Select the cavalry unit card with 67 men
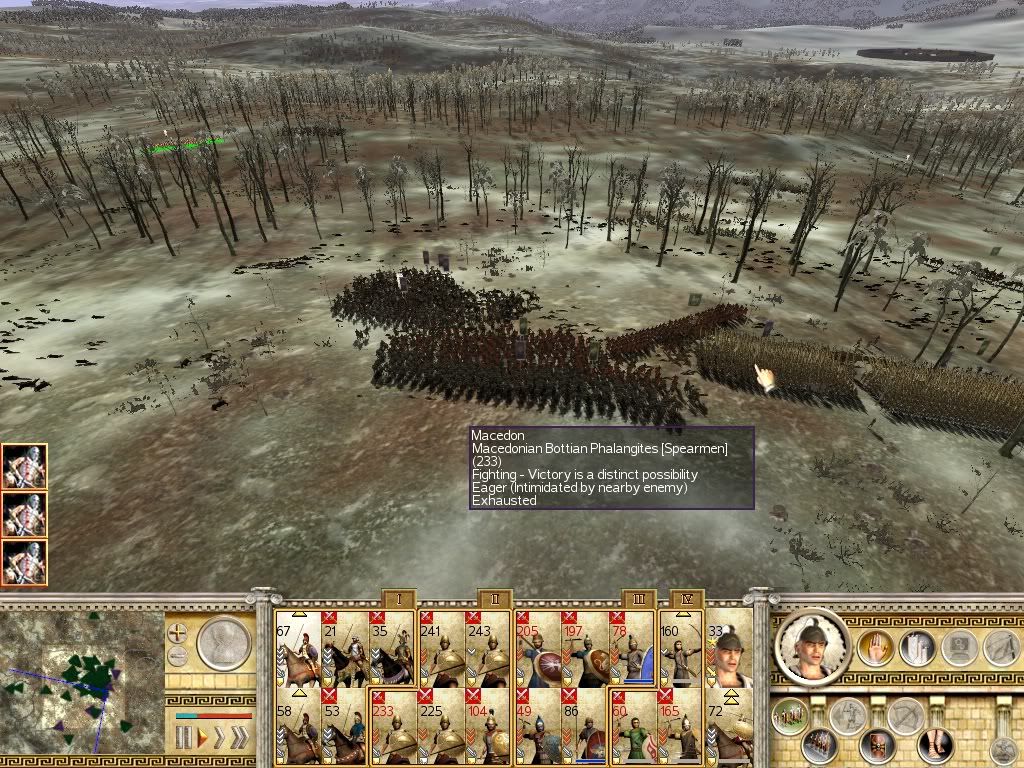The image size is (1024, 768). coord(298,648)
